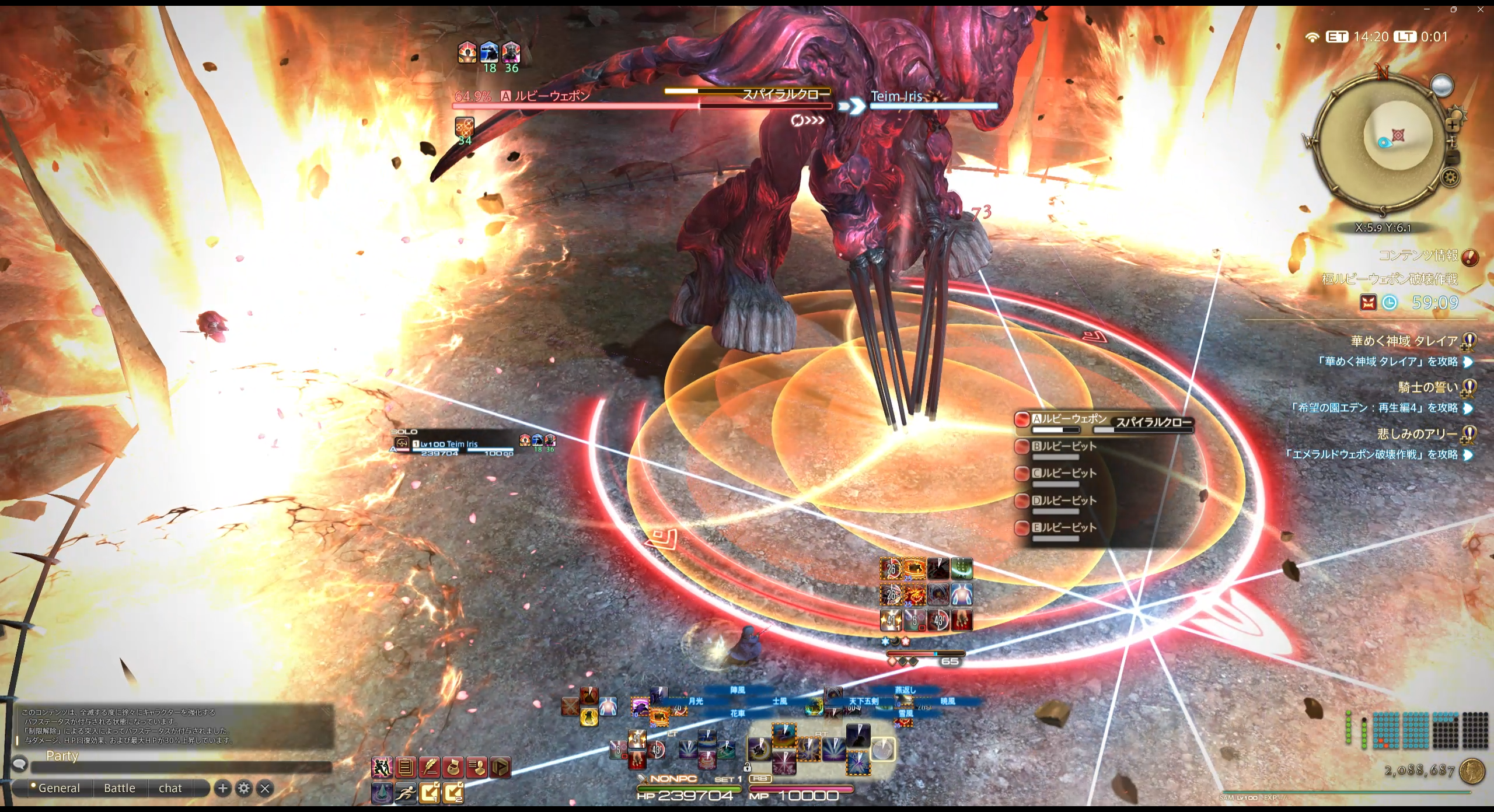Open minimap settings gear
1494x812 pixels.
(x=1451, y=177)
